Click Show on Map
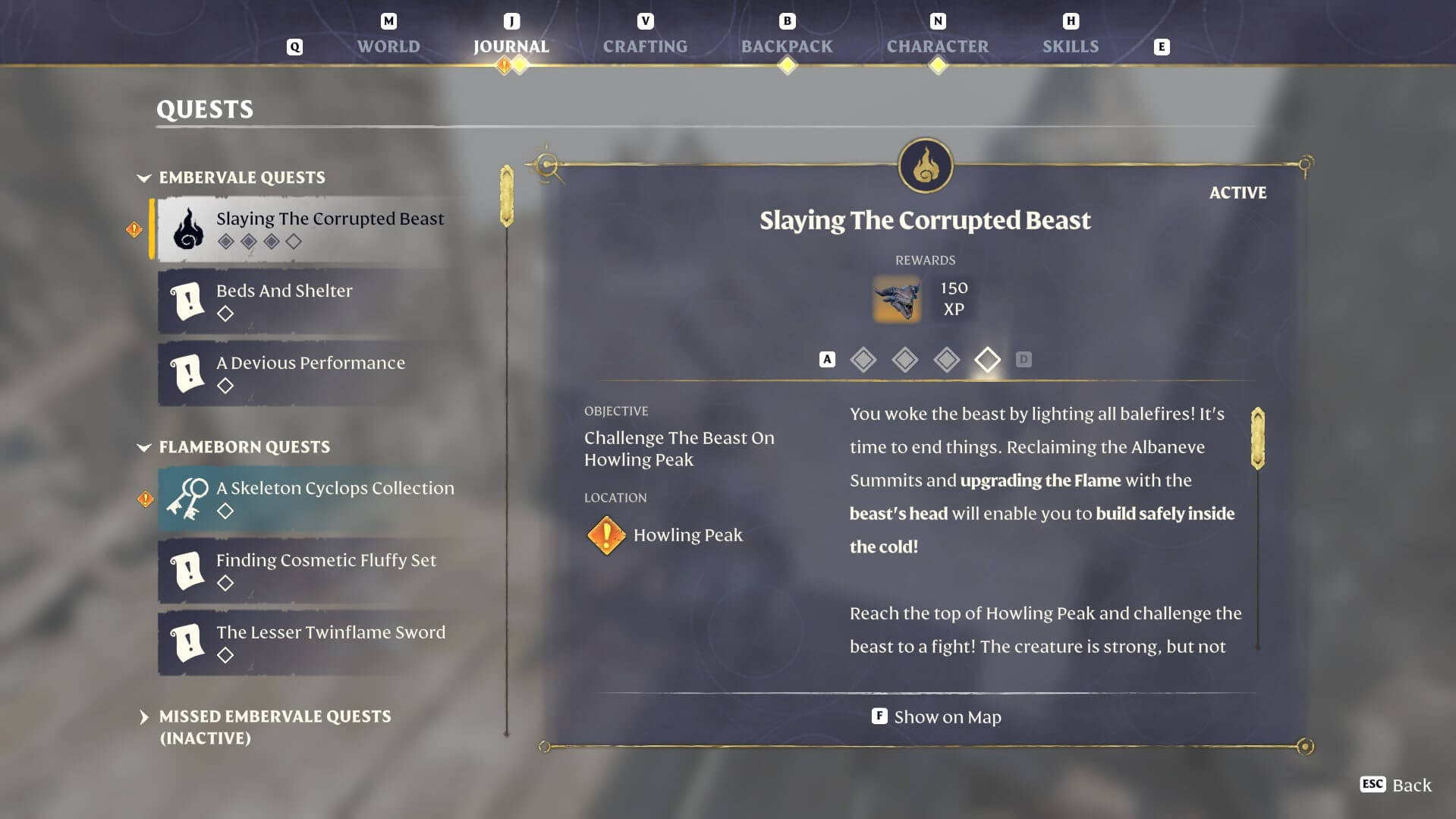Image resolution: width=1456 pixels, height=819 pixels. (937, 717)
